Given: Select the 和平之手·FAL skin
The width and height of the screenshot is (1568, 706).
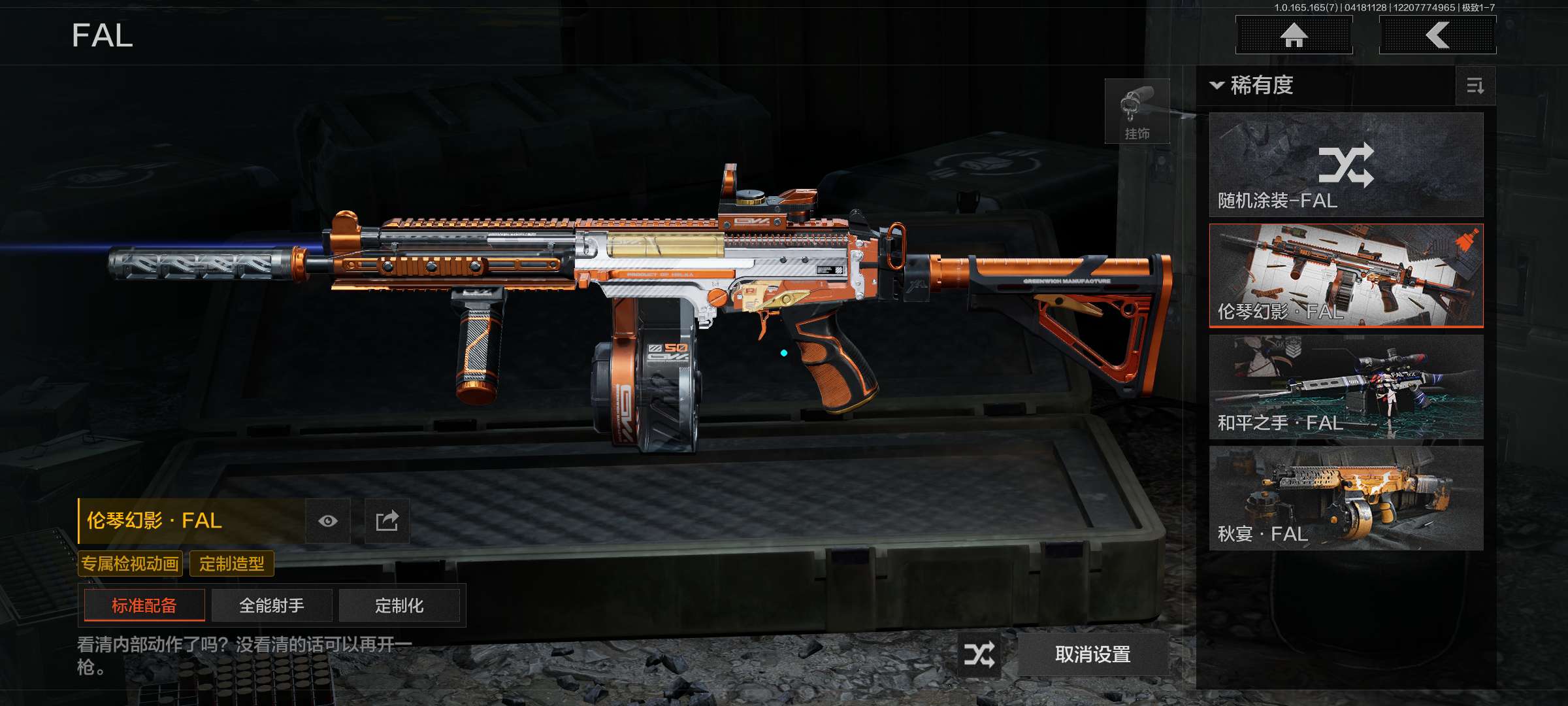Looking at the screenshot, I should click(1346, 387).
